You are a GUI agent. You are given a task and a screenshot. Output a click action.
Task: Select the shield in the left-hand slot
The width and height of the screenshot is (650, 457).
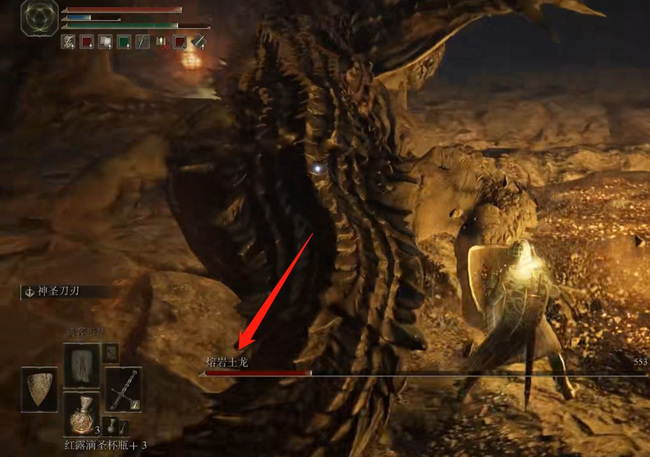tap(41, 389)
